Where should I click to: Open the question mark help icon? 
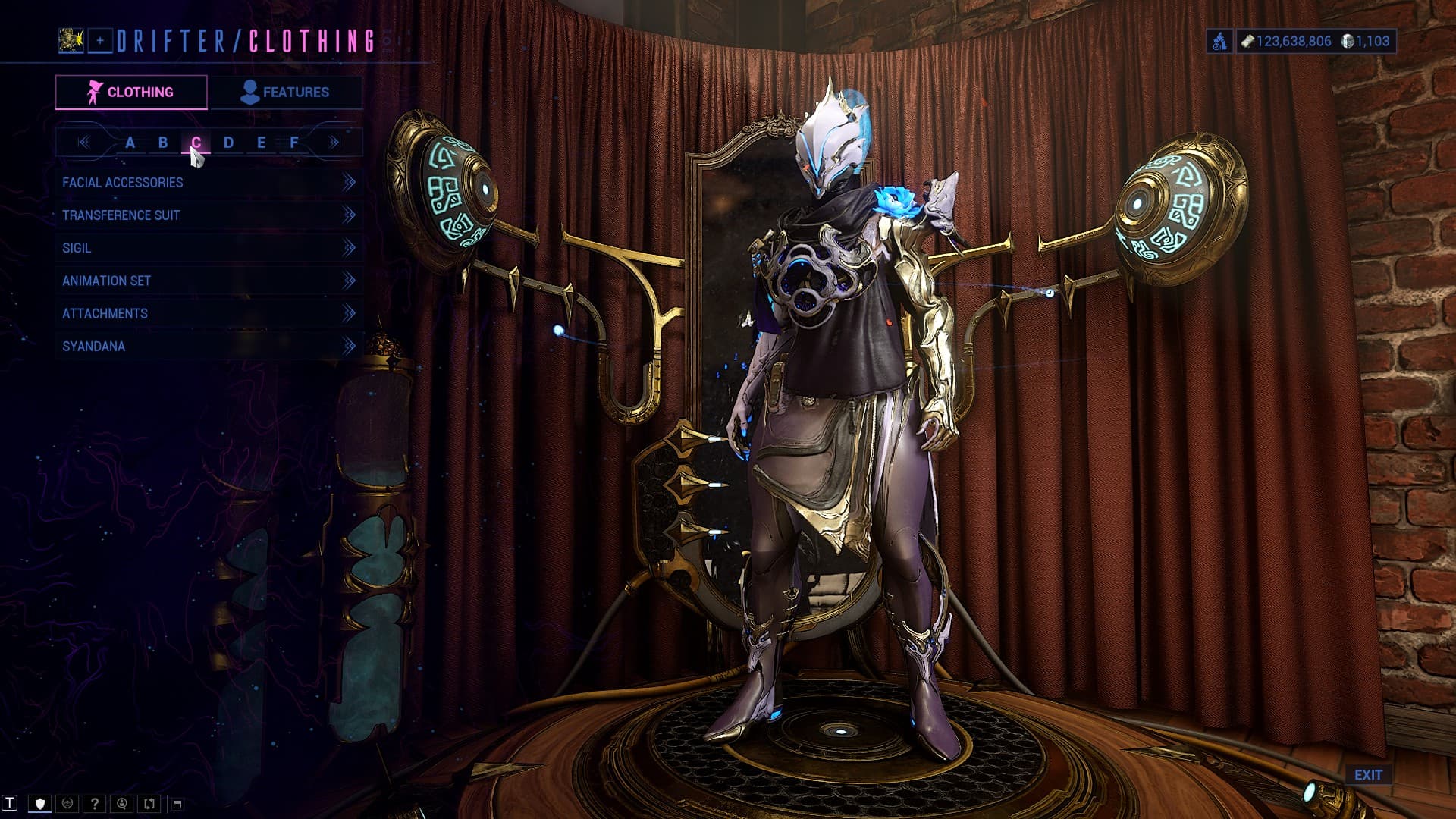coord(95,804)
